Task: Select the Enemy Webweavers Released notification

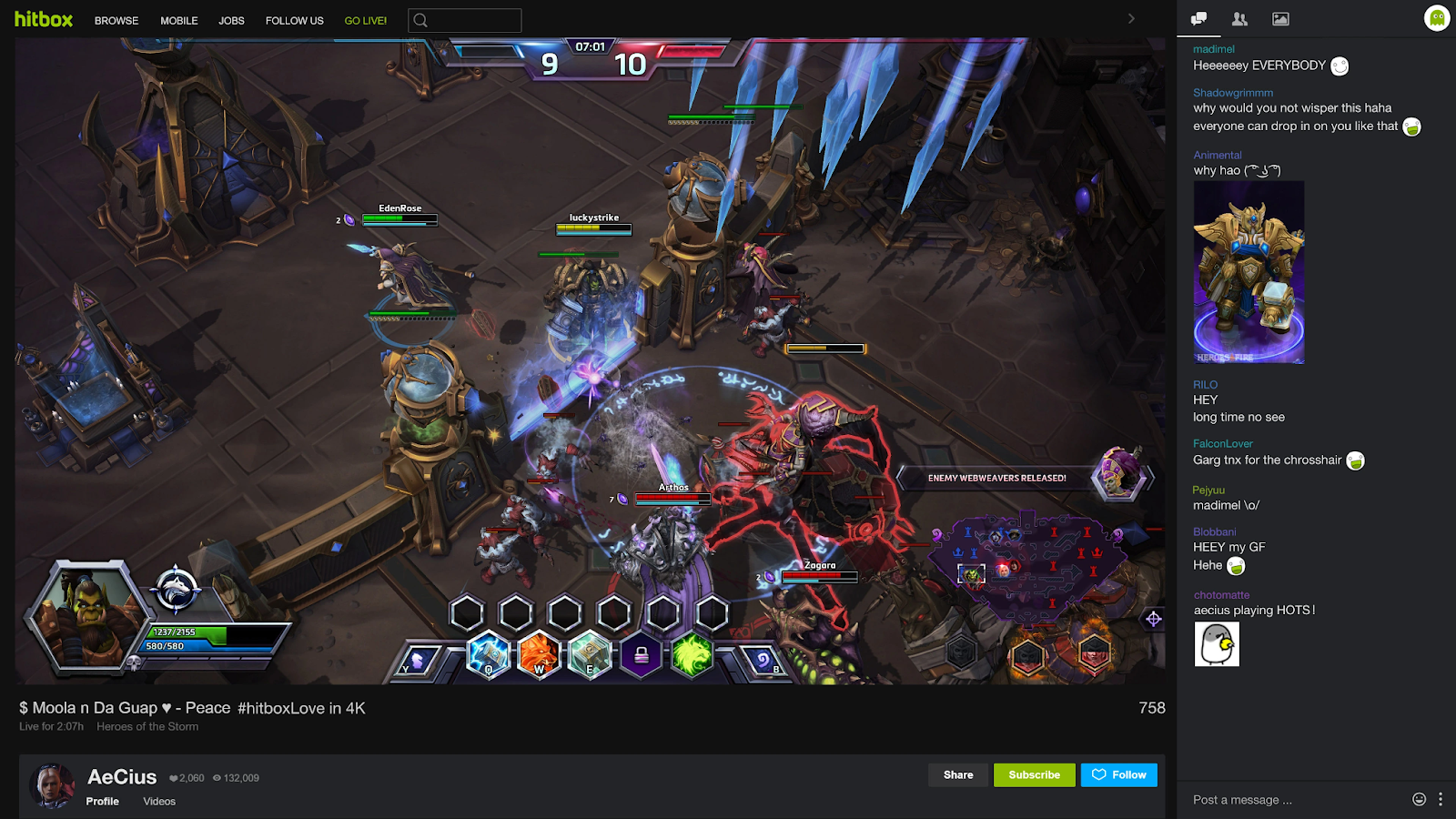Action: (x=997, y=478)
